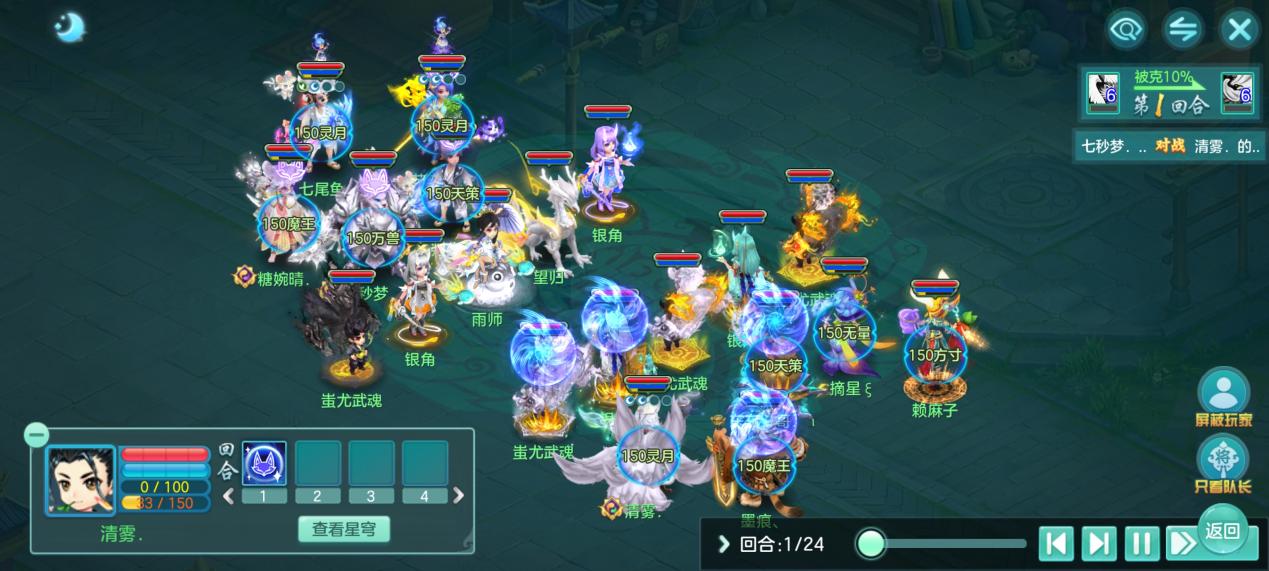Screen dimensions: 1269x571
Task: Collapse the character panel with the minus button
Action: 36,435
